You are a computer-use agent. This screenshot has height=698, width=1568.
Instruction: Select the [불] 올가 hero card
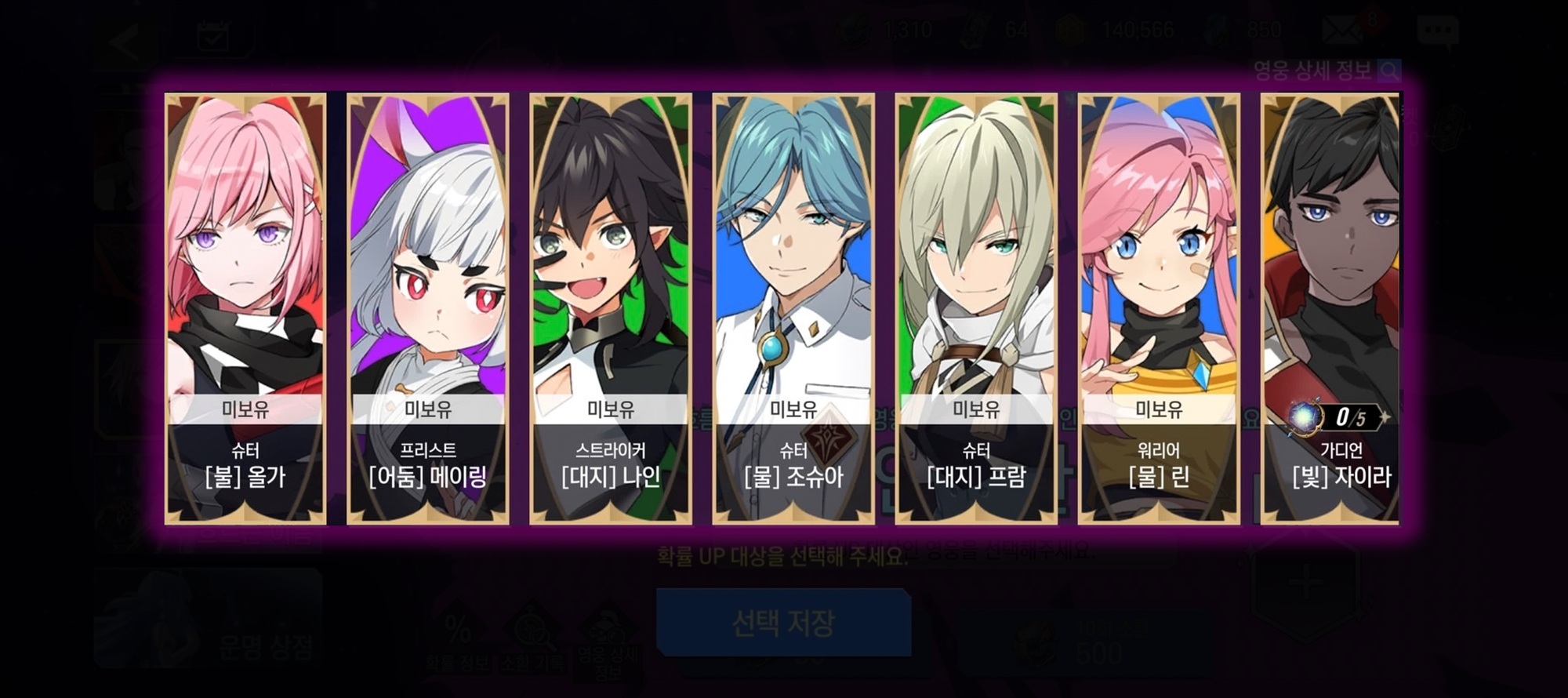pos(245,308)
